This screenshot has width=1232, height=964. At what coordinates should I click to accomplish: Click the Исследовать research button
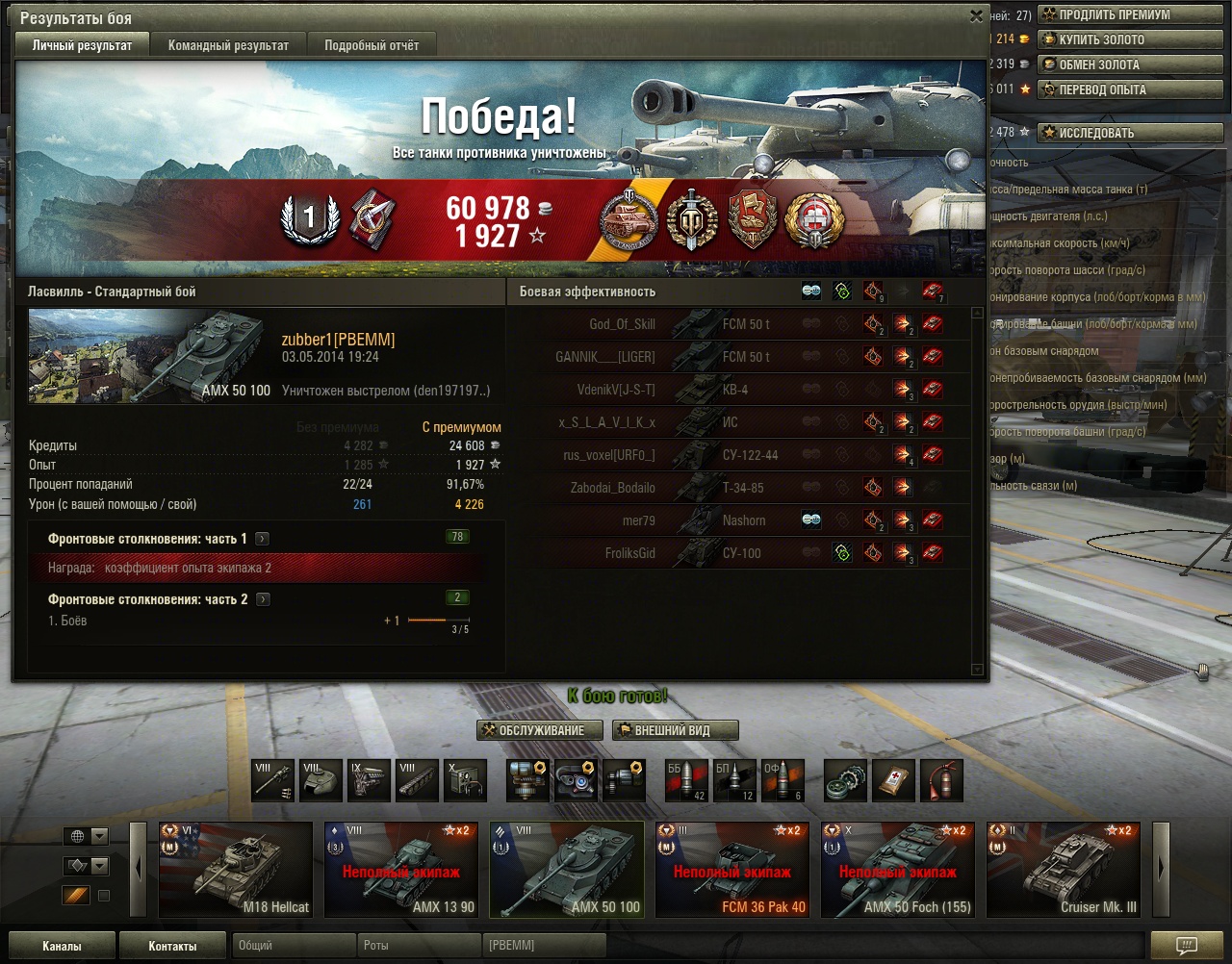coord(1129,133)
